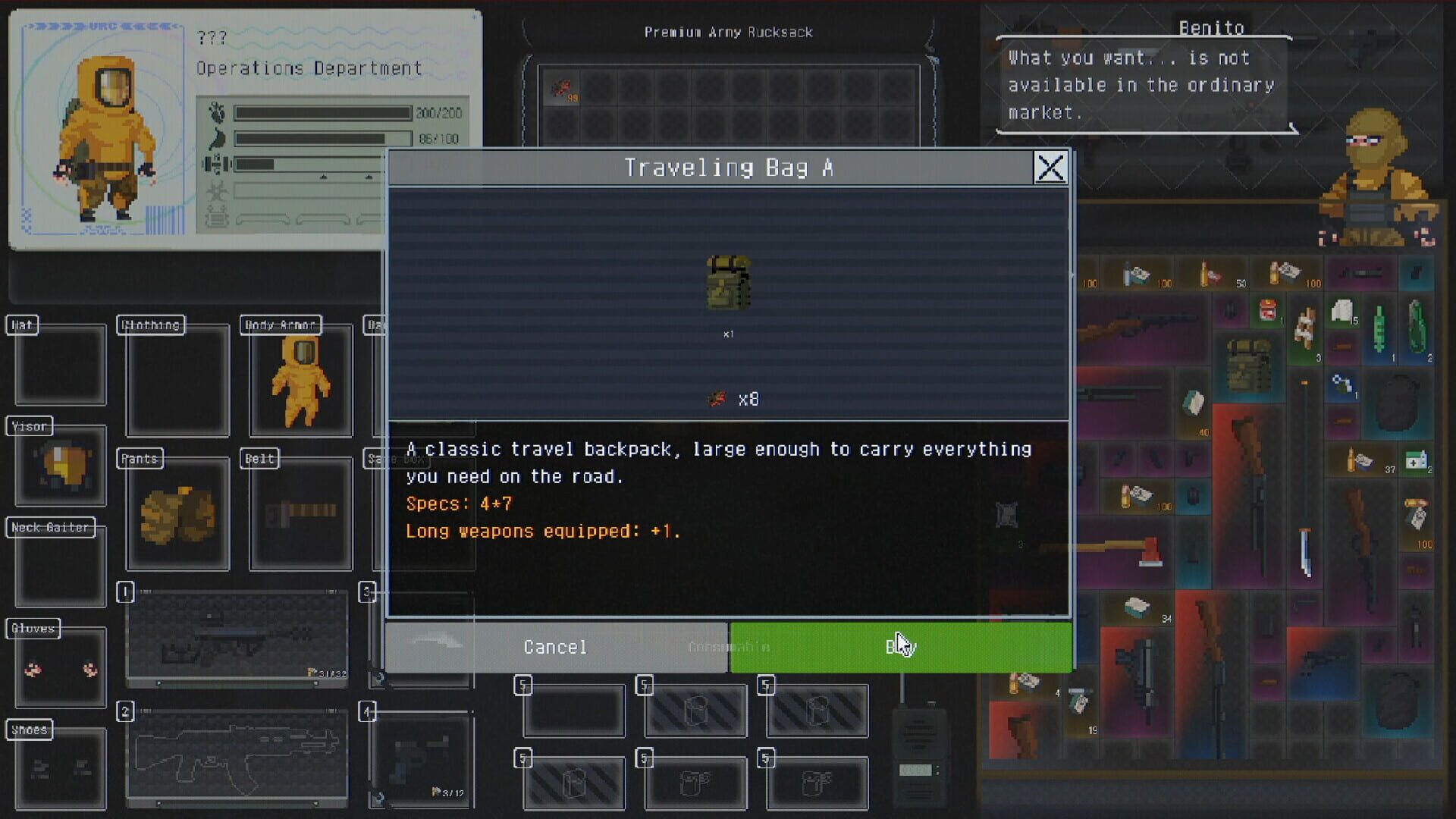Close the Traveling Bag A dialog
Viewport: 1456px width, 819px height.
point(1051,168)
